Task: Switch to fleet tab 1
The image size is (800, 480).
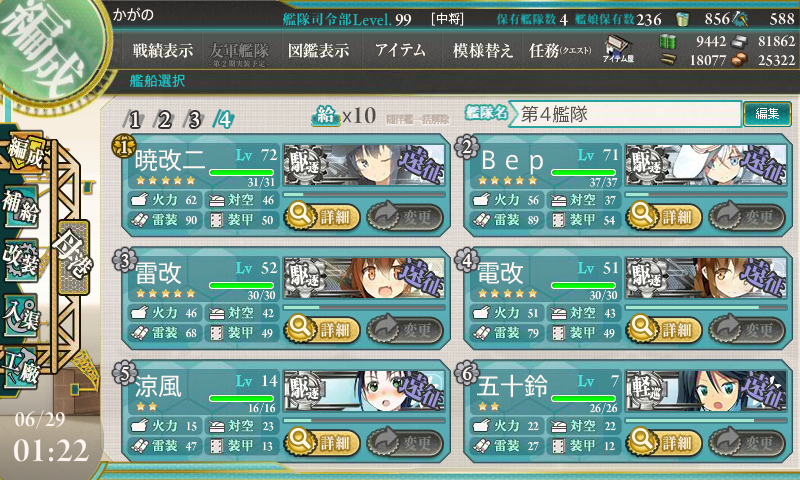Action: 134,119
